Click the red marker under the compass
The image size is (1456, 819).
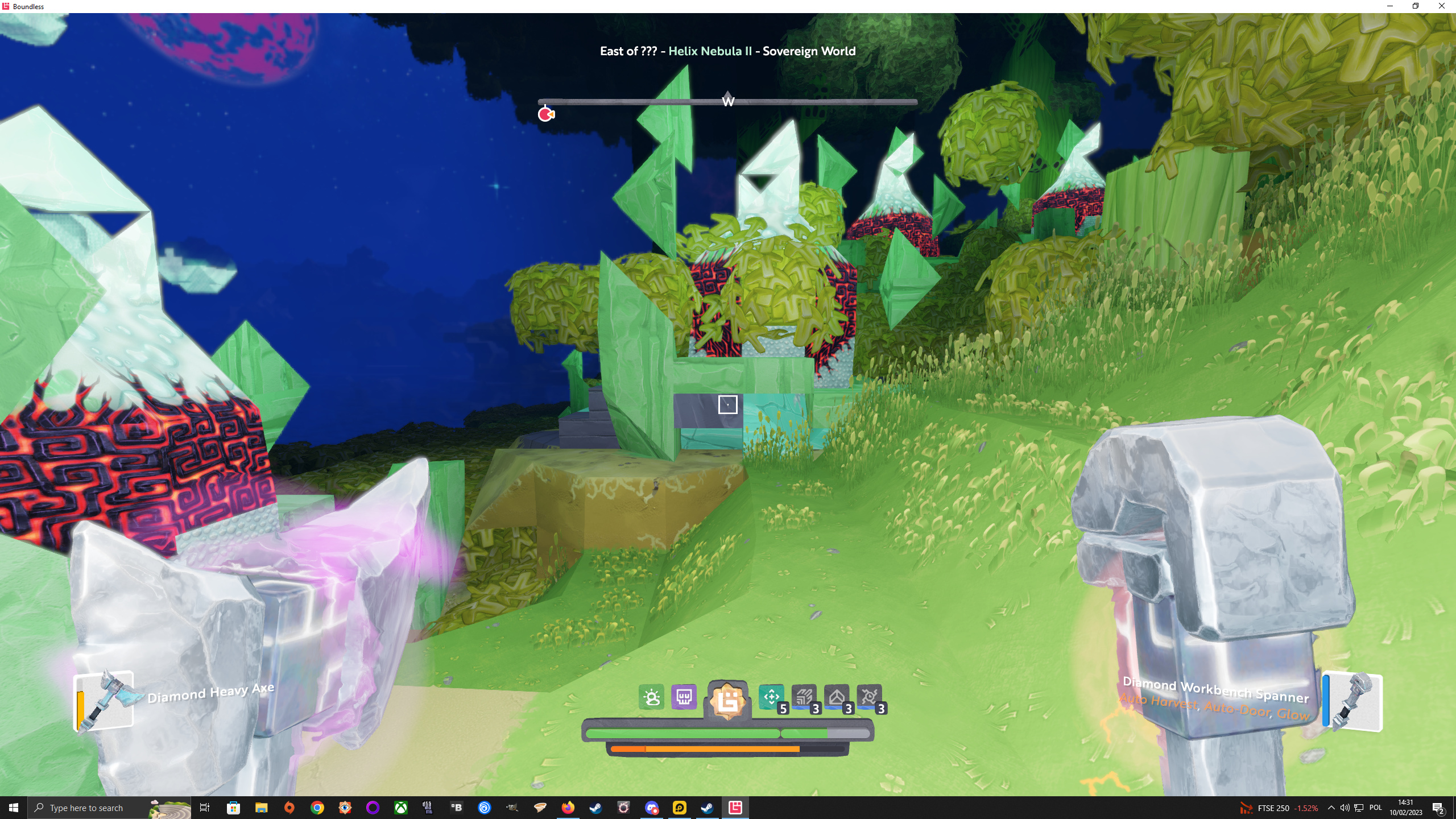click(x=546, y=115)
